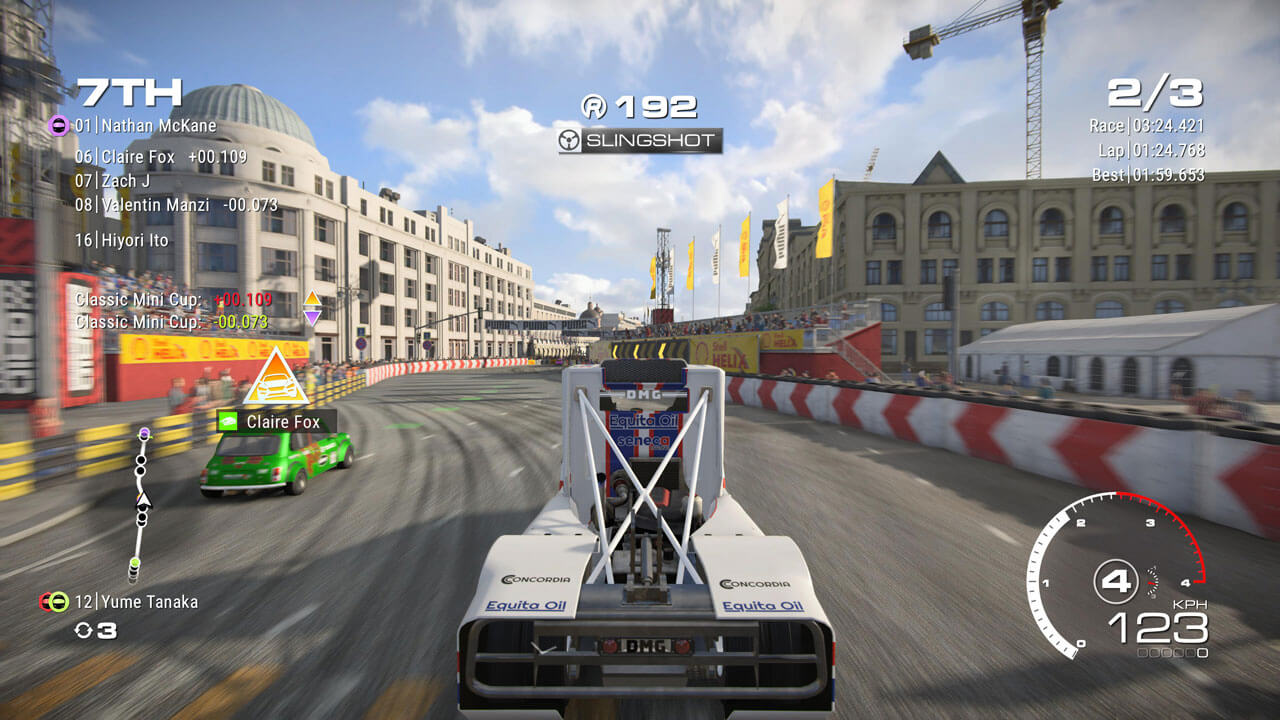Click the purple nemesis icon beside McKane
This screenshot has height=720, width=1280.
pyautogui.click(x=58, y=126)
